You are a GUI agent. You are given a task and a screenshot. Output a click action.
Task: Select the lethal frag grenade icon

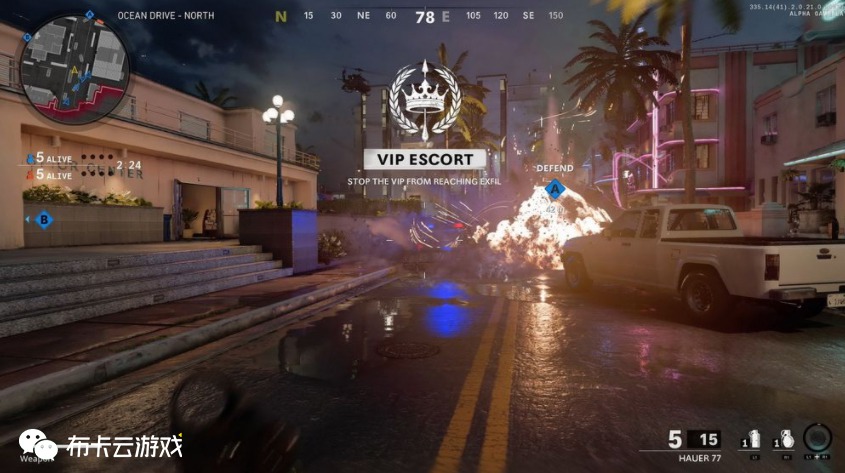click(x=785, y=439)
